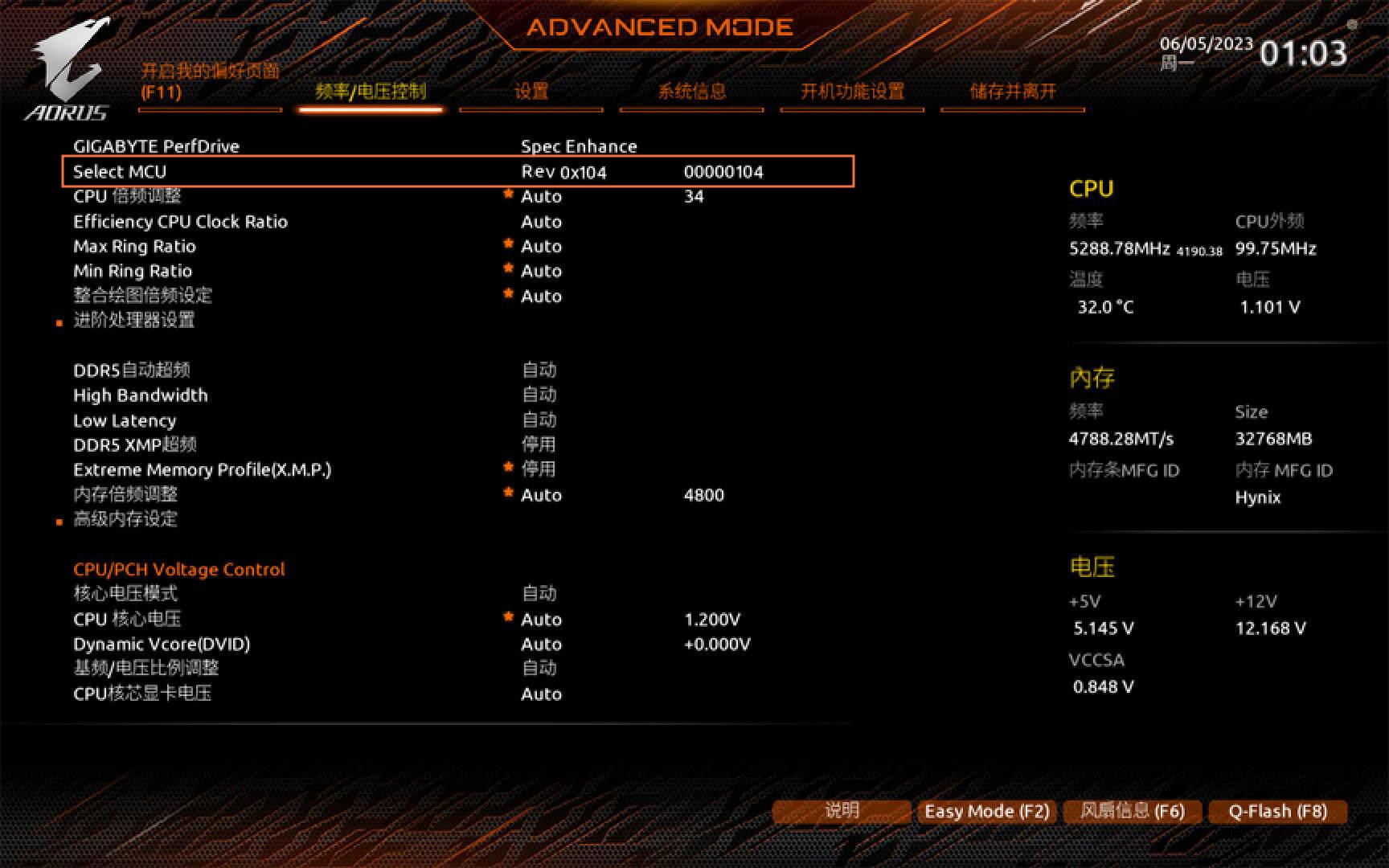
Task: Select the Dynamic Vcore(DVID) row
Action: tap(162, 644)
